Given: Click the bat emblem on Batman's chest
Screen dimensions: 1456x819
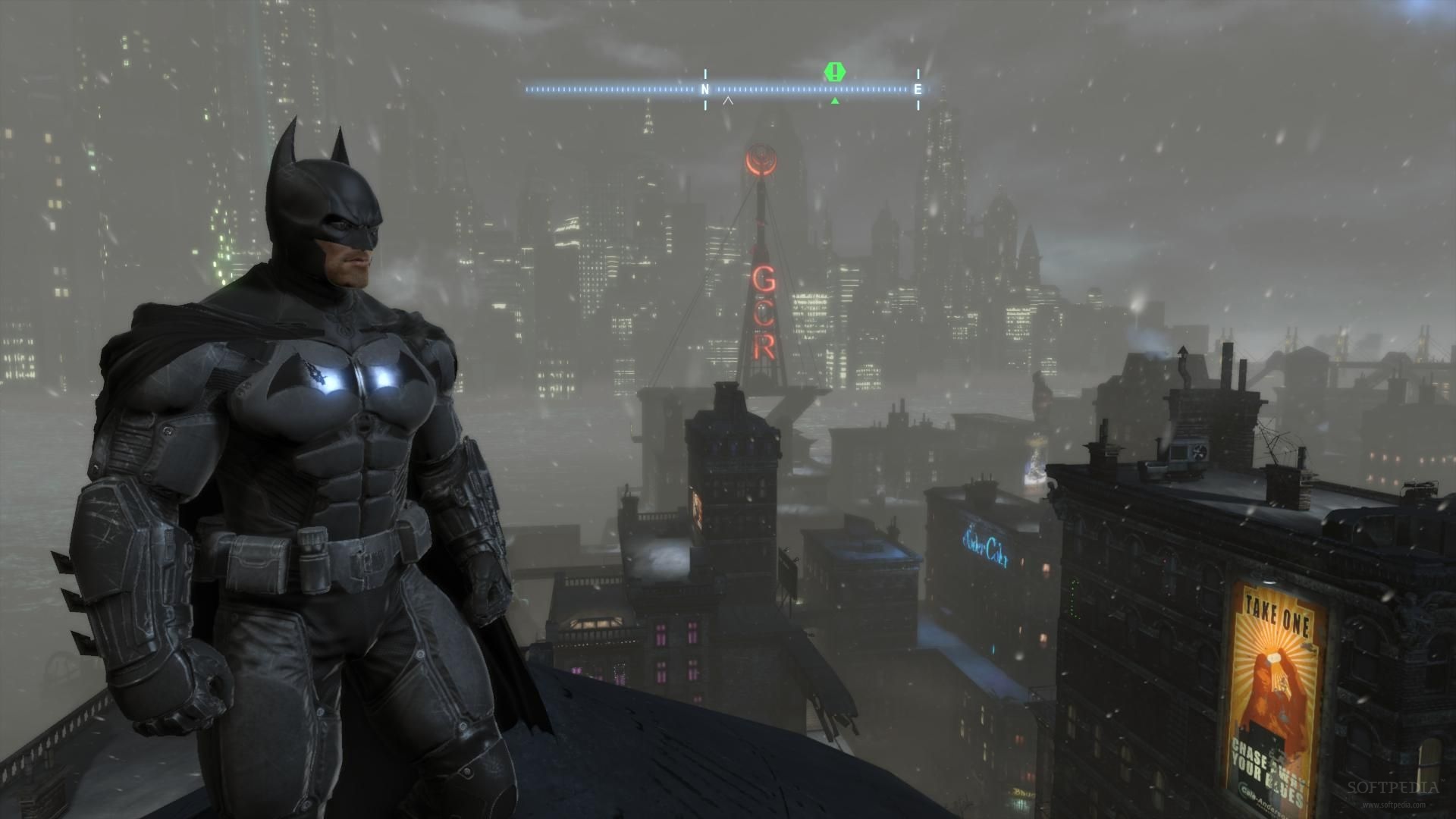Looking at the screenshot, I should click(x=349, y=379).
